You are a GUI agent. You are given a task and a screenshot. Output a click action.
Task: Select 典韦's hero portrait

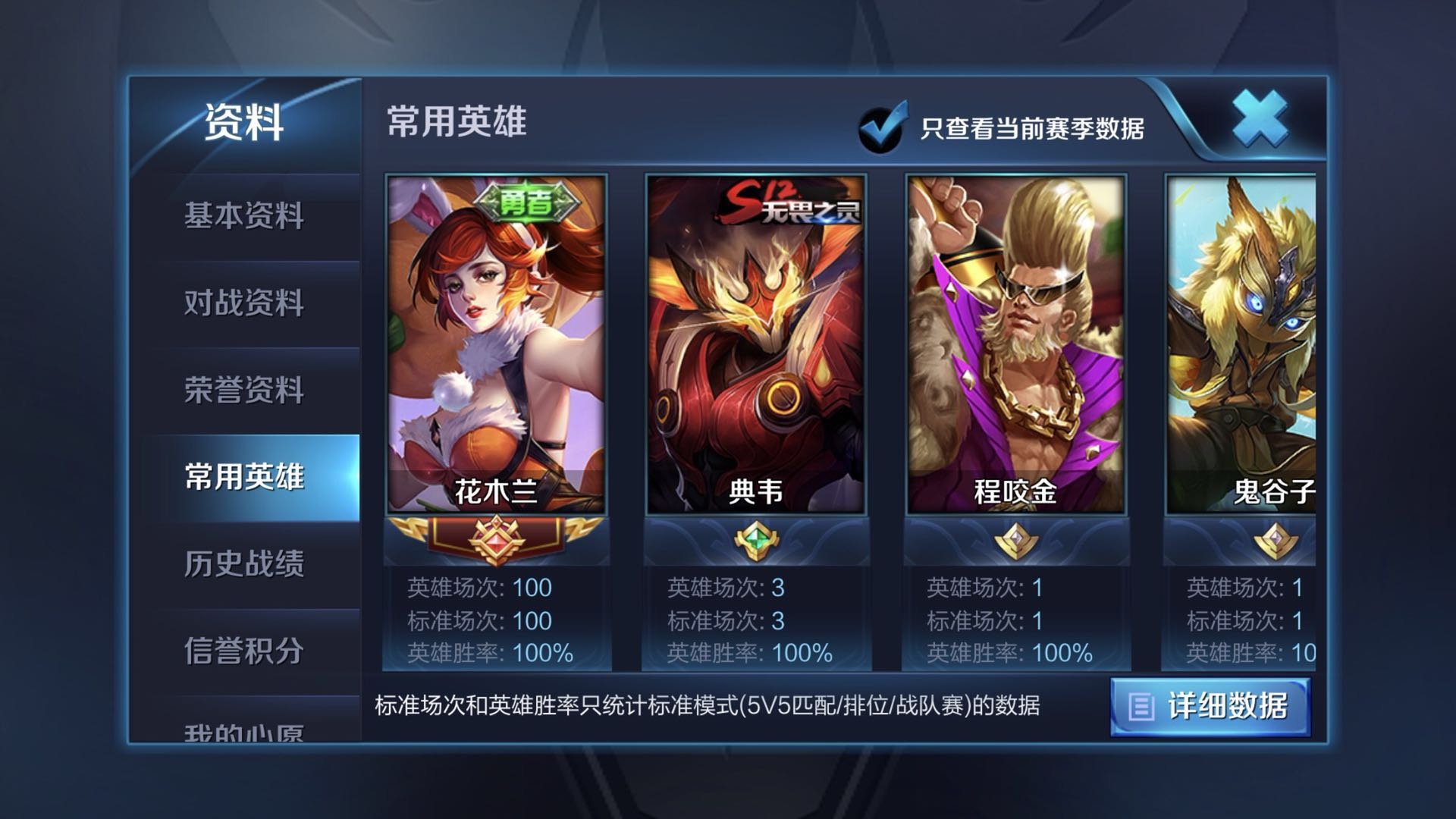pos(758,341)
